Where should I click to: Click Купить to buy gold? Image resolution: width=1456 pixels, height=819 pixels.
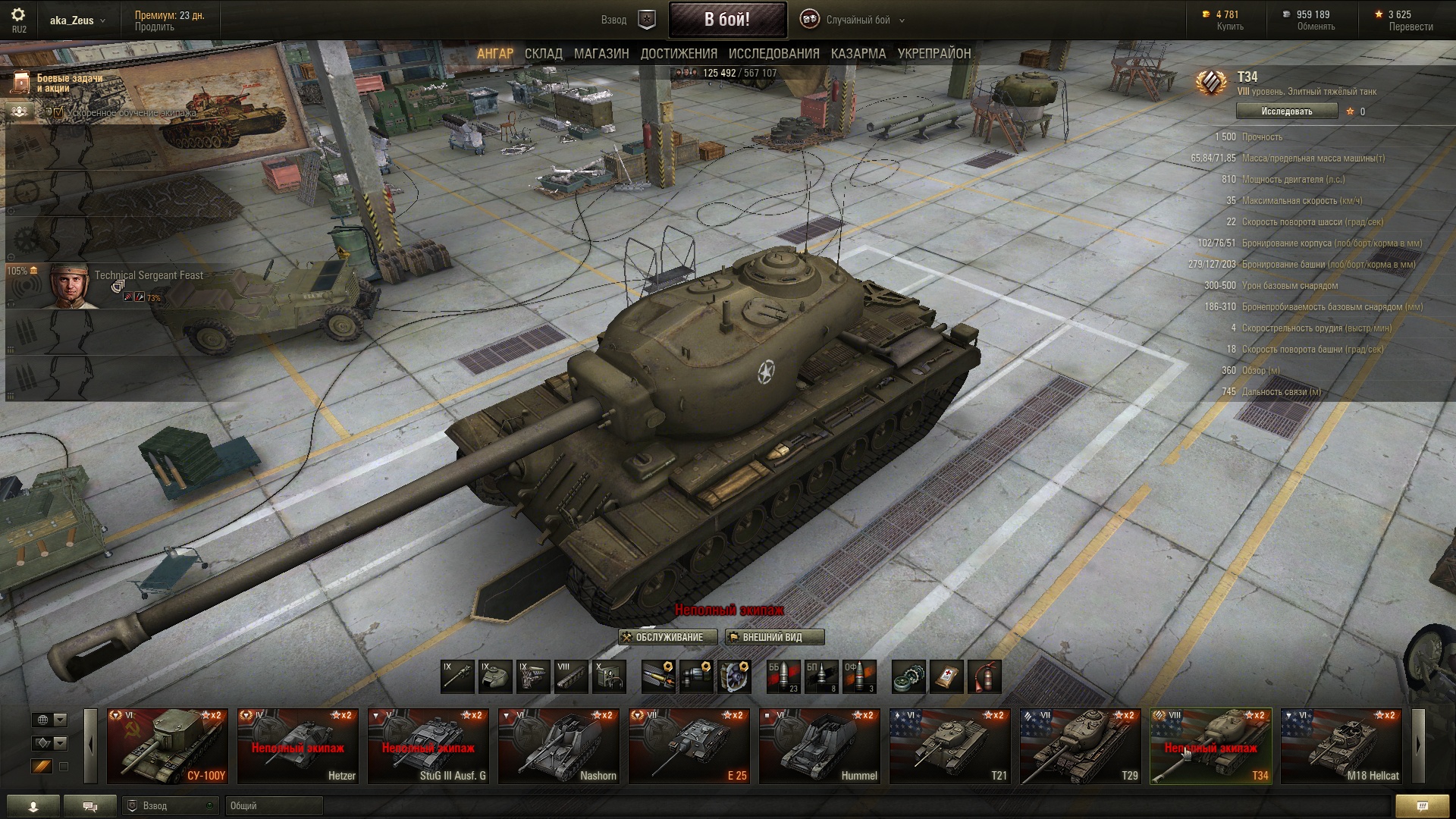click(x=1229, y=27)
